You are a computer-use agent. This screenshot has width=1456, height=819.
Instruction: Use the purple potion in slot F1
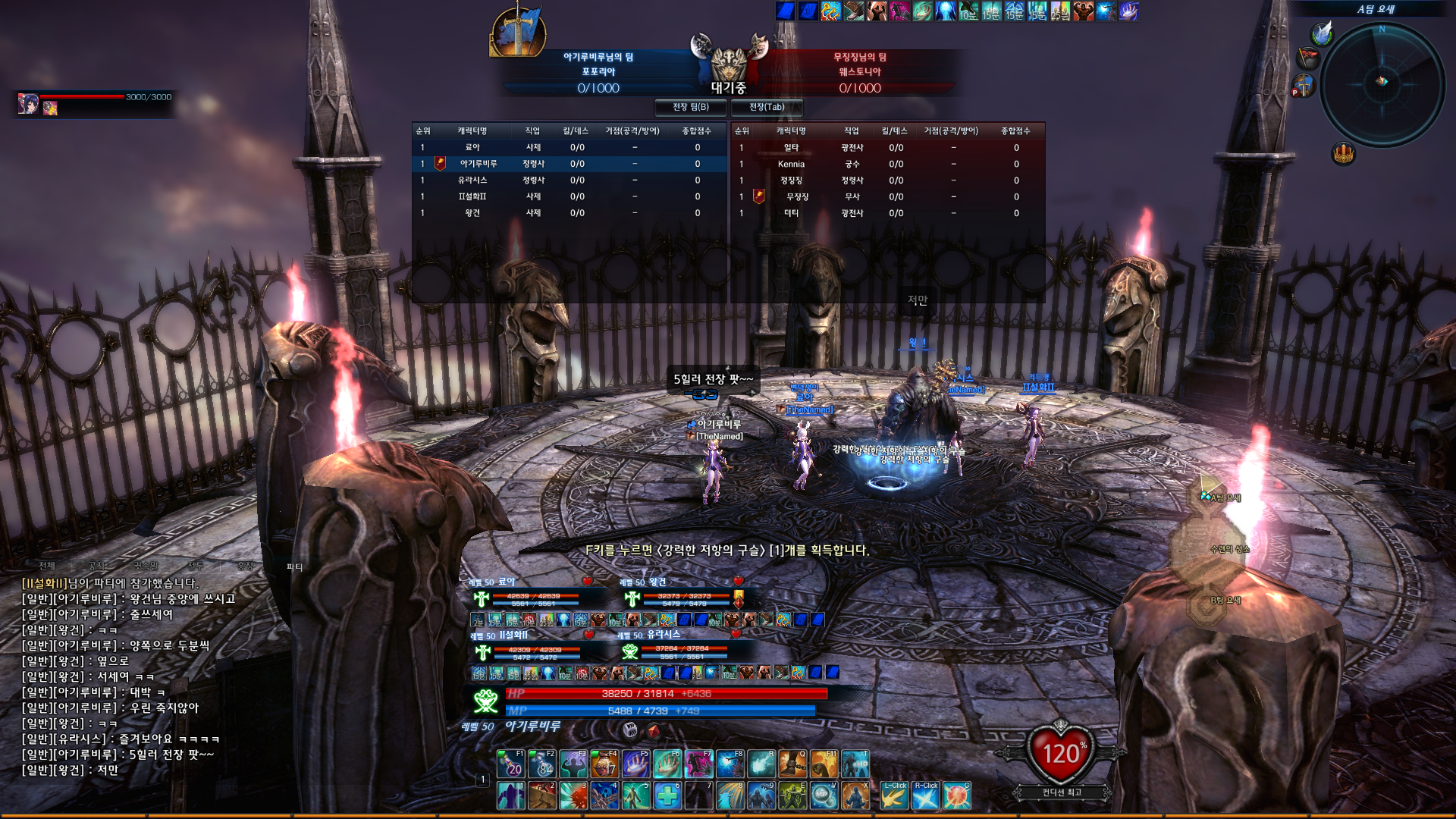pyautogui.click(x=511, y=764)
